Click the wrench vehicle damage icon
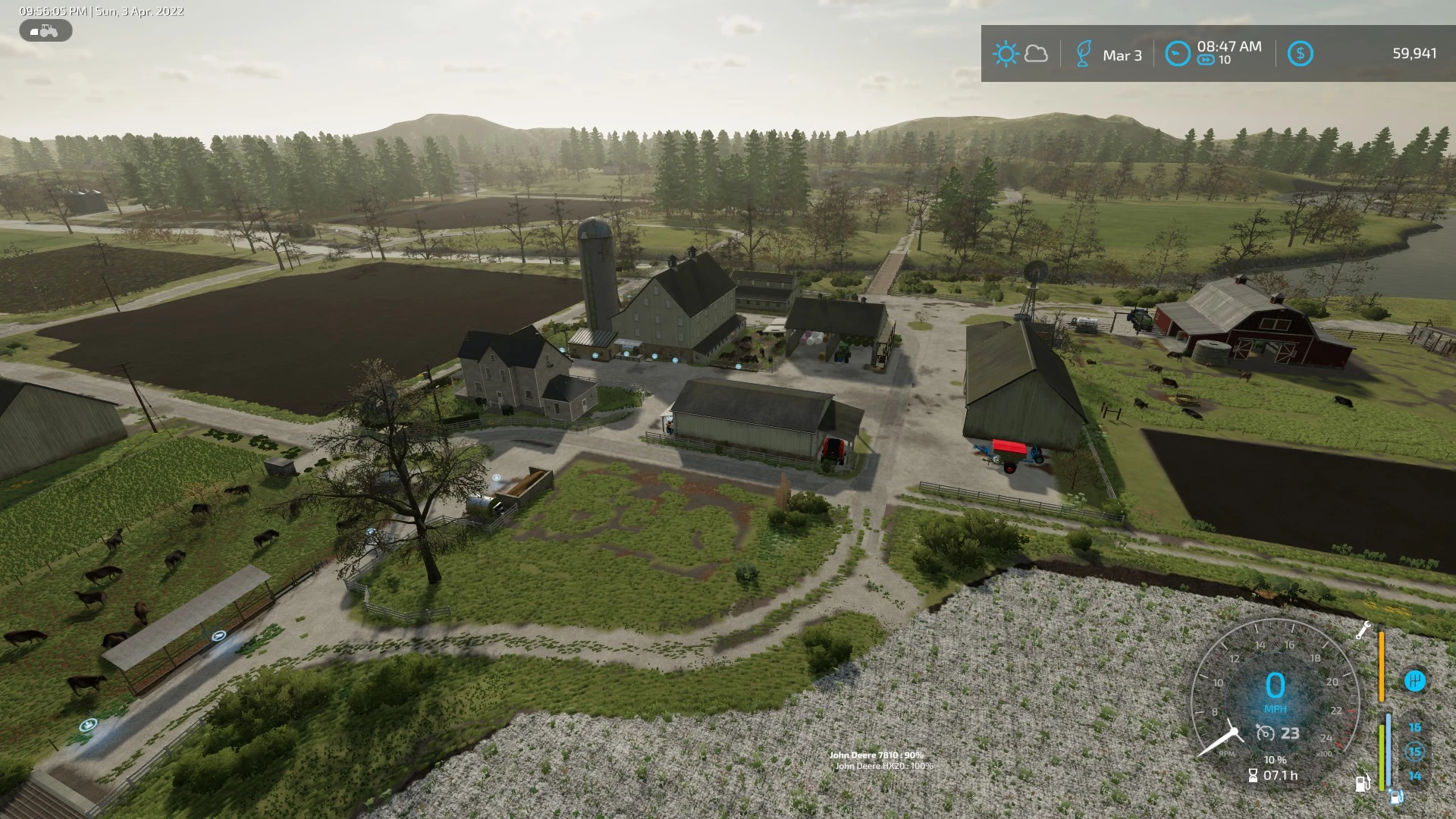 tap(1363, 629)
